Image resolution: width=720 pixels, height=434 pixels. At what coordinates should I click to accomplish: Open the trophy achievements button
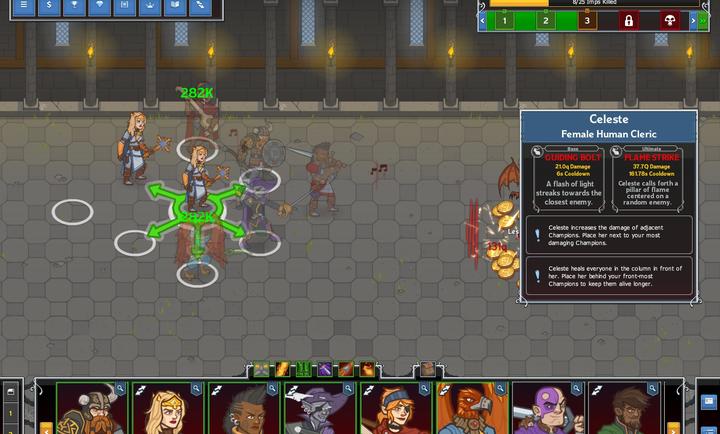click(73, 5)
